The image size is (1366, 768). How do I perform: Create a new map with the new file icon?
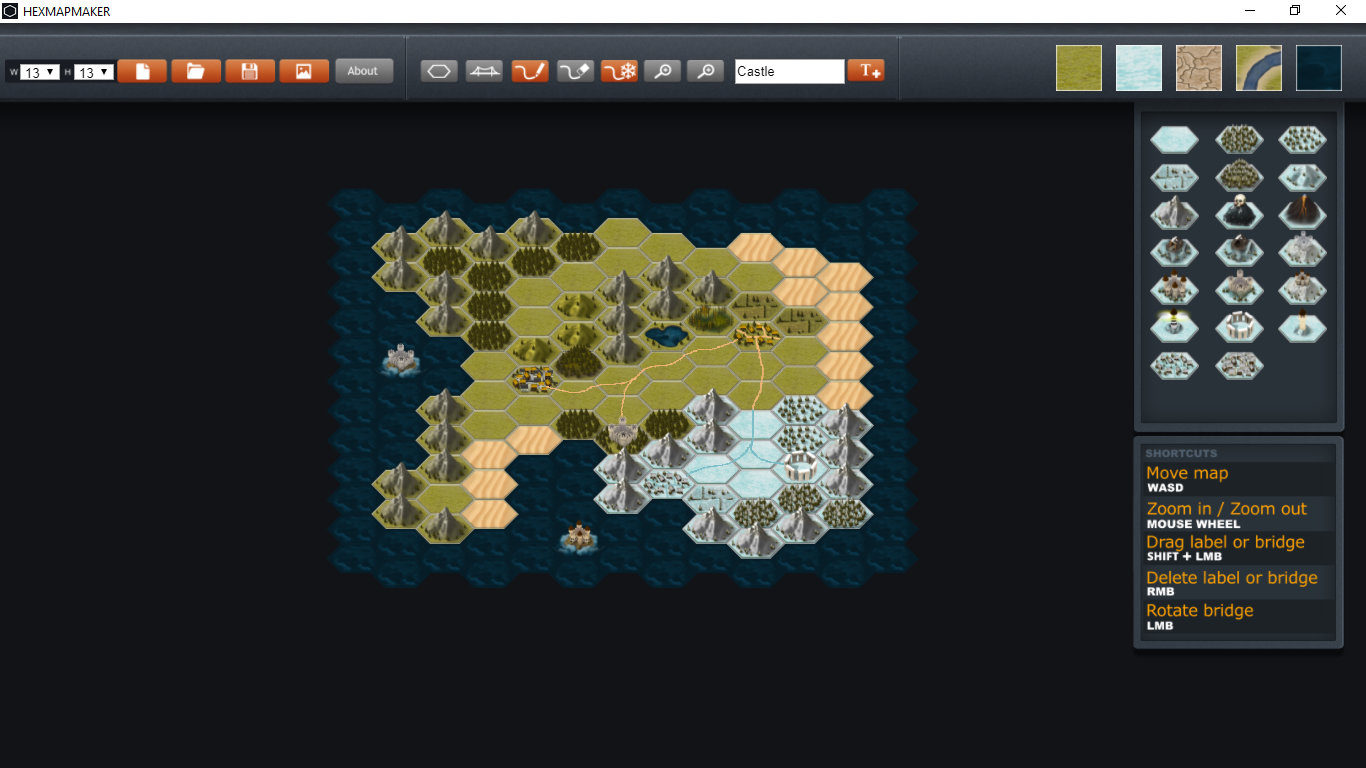[x=141, y=70]
